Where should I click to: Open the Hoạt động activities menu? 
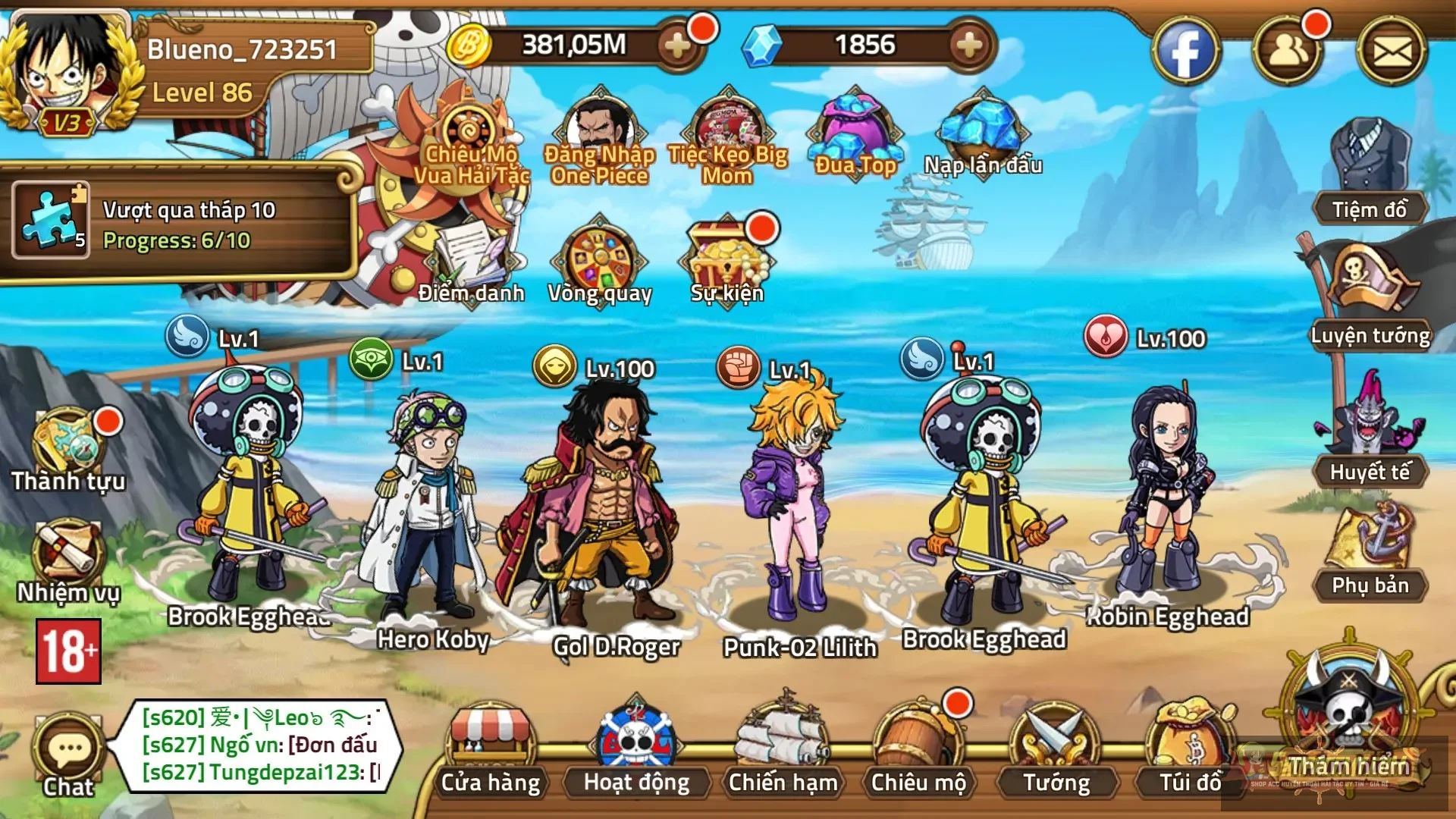[x=636, y=751]
